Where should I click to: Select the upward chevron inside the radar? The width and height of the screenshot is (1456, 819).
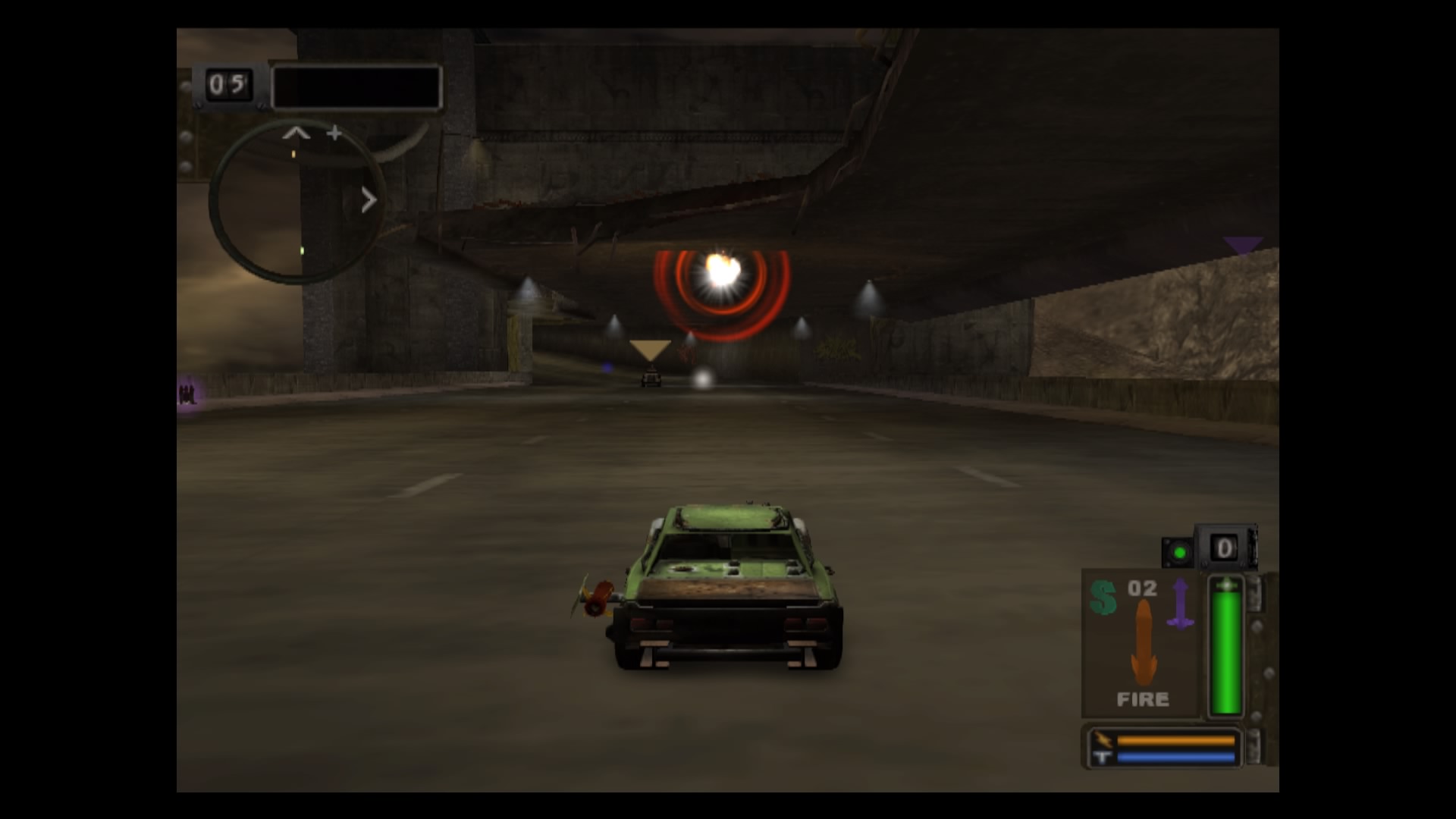coord(295,133)
